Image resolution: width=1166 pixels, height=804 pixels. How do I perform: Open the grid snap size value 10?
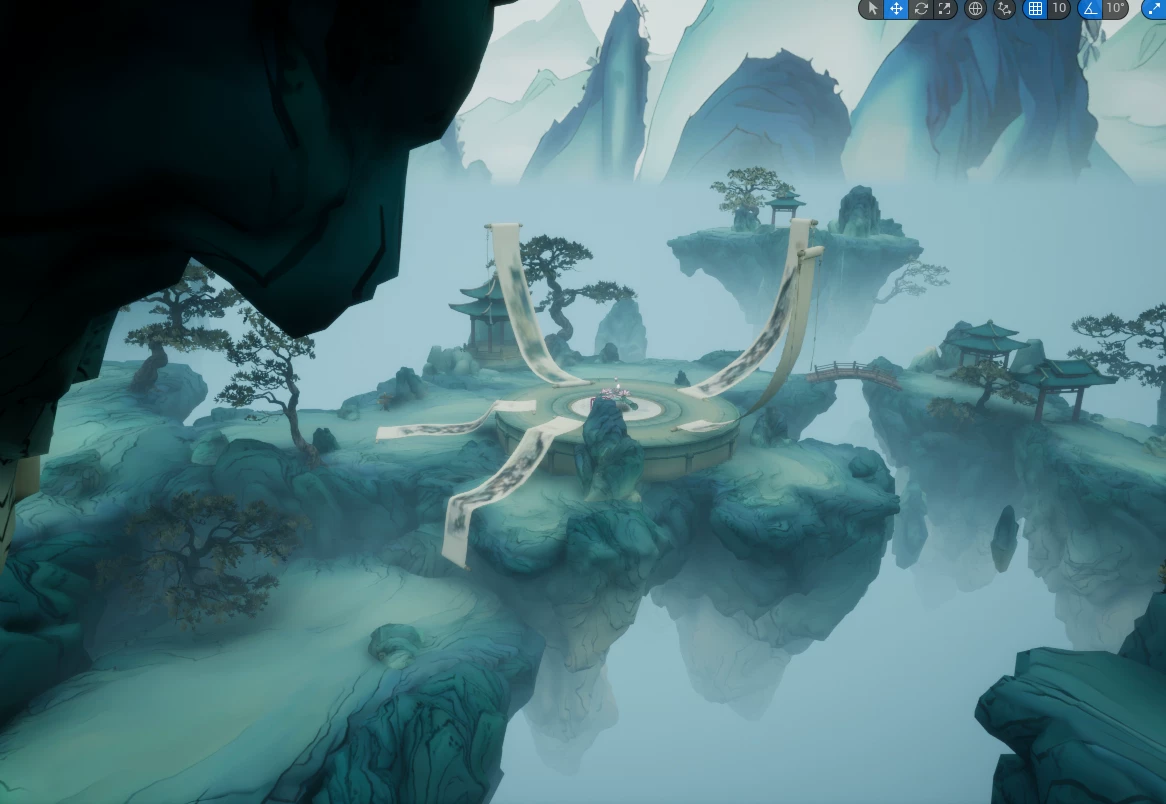(x=1059, y=9)
